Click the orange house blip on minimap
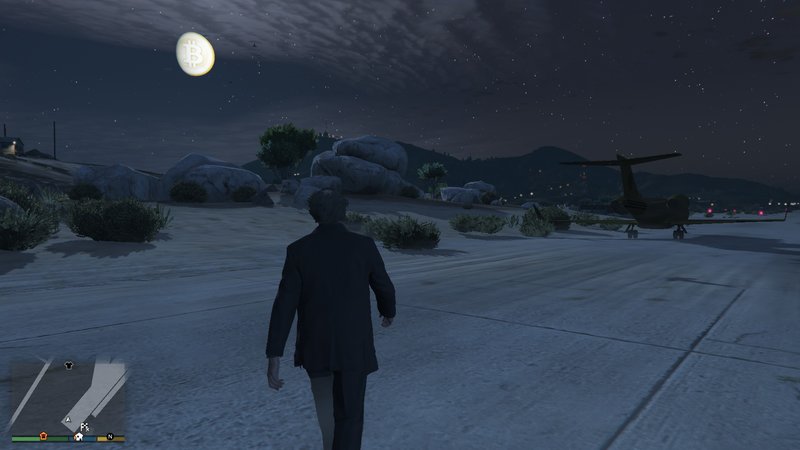Screen dimensions: 800x450 point(44,436)
